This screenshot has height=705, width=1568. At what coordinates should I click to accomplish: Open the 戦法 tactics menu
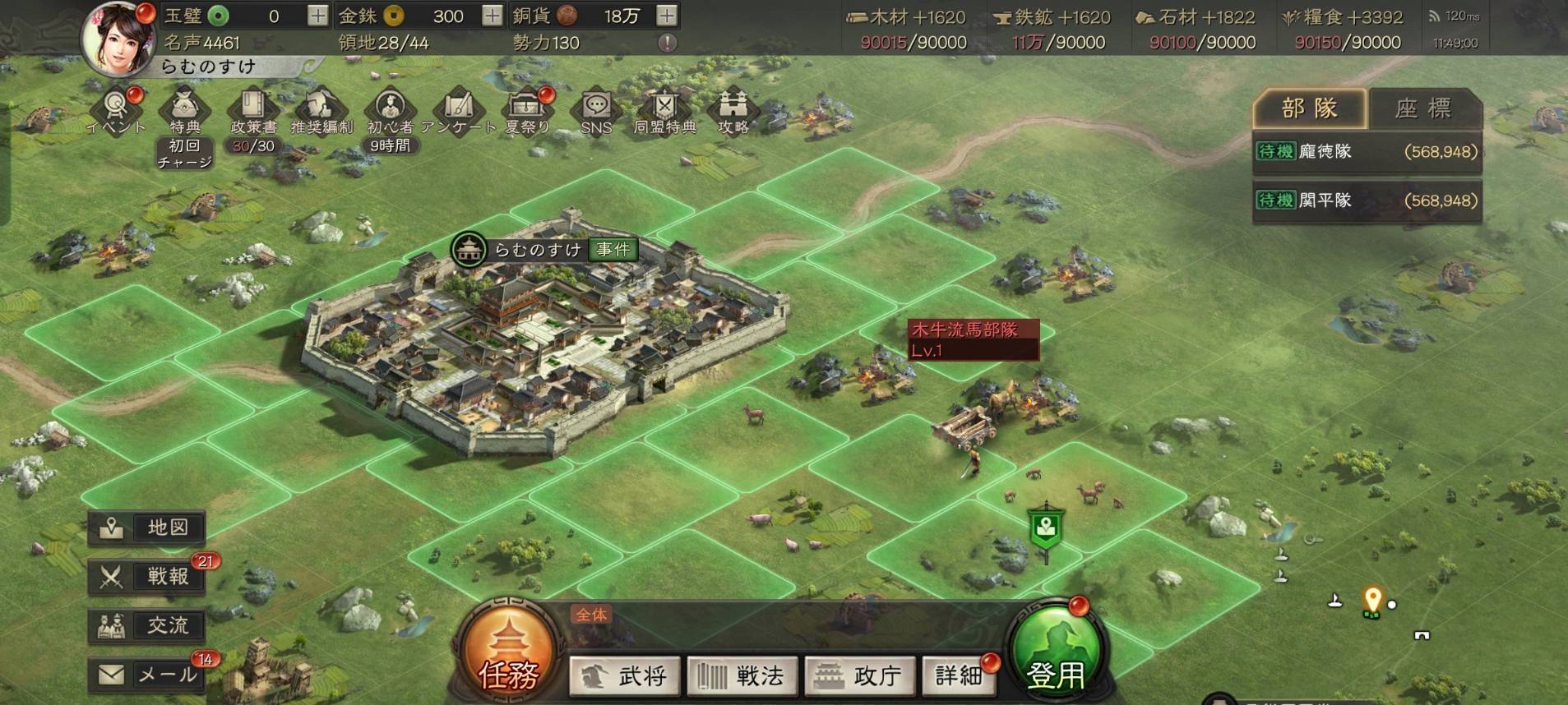pos(742,675)
